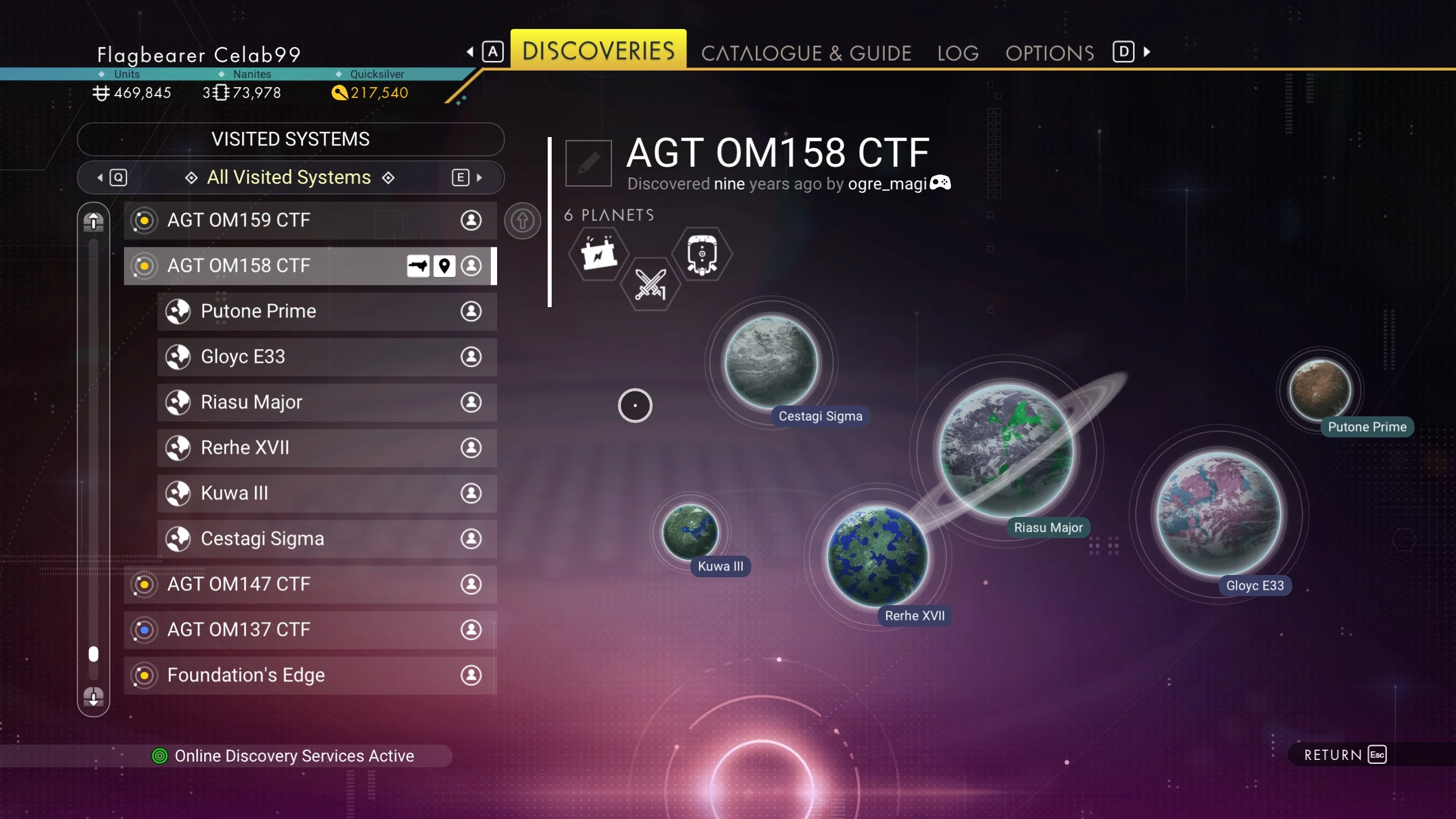The image size is (1456, 819).
Task: Expand the AGT OM147 CTF system
Action: (310, 584)
